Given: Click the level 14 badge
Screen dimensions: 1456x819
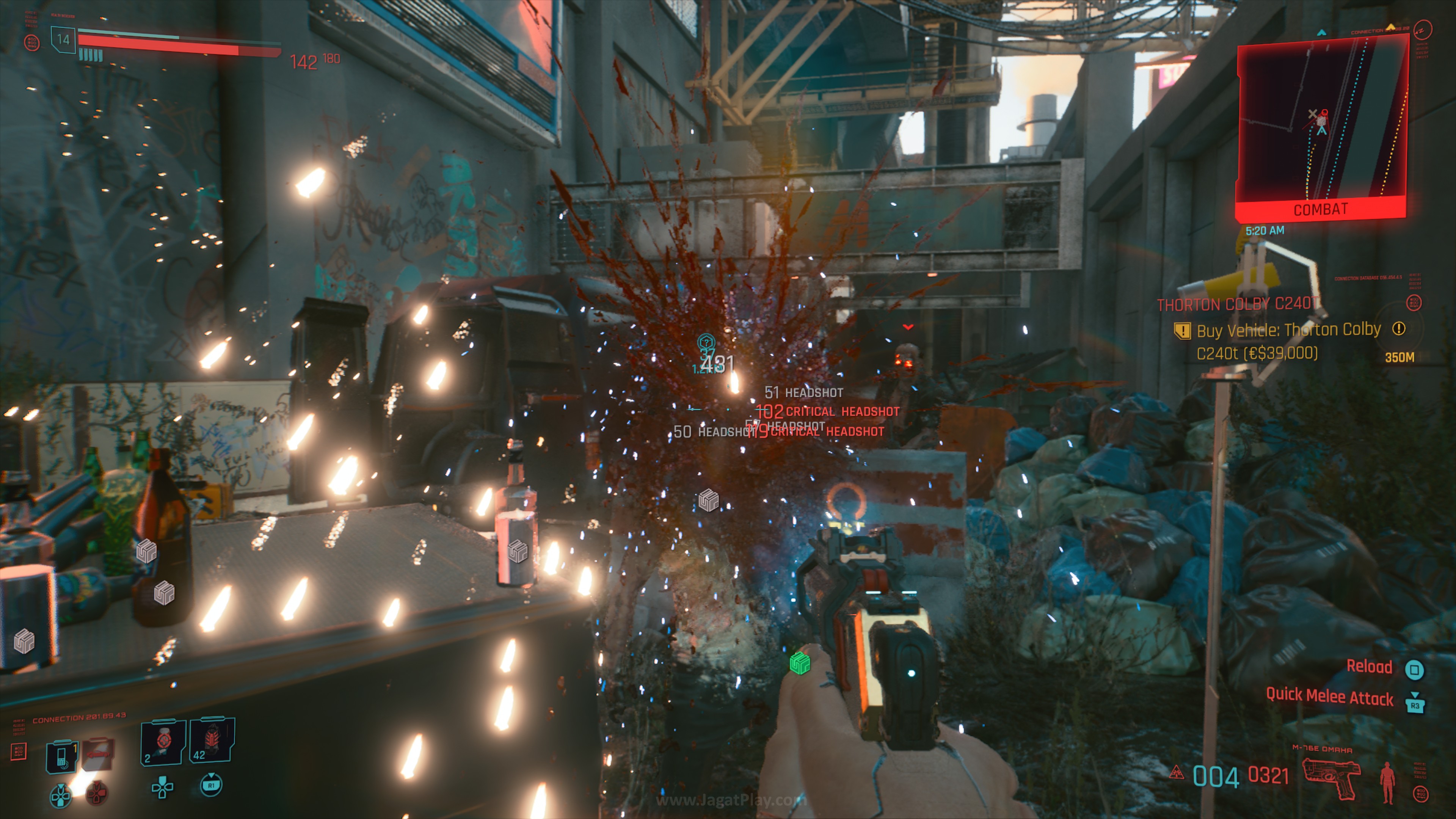Looking at the screenshot, I should coord(63,39).
